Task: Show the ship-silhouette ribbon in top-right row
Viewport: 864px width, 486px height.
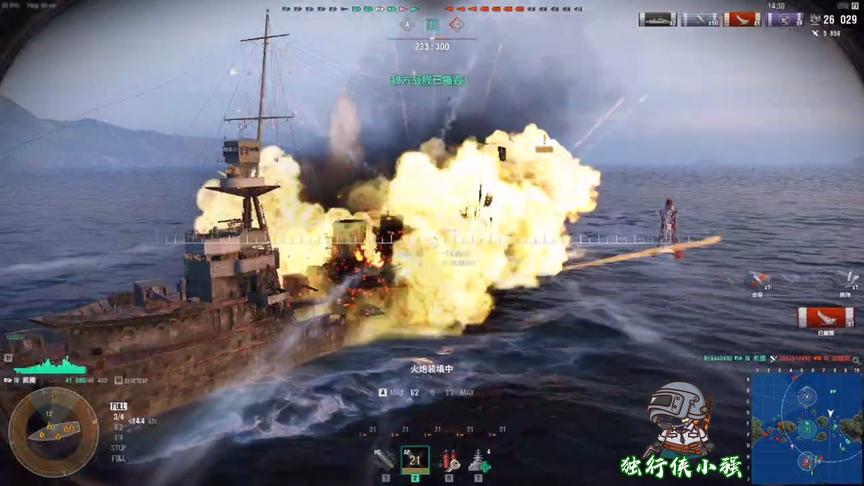Action: tap(658, 19)
